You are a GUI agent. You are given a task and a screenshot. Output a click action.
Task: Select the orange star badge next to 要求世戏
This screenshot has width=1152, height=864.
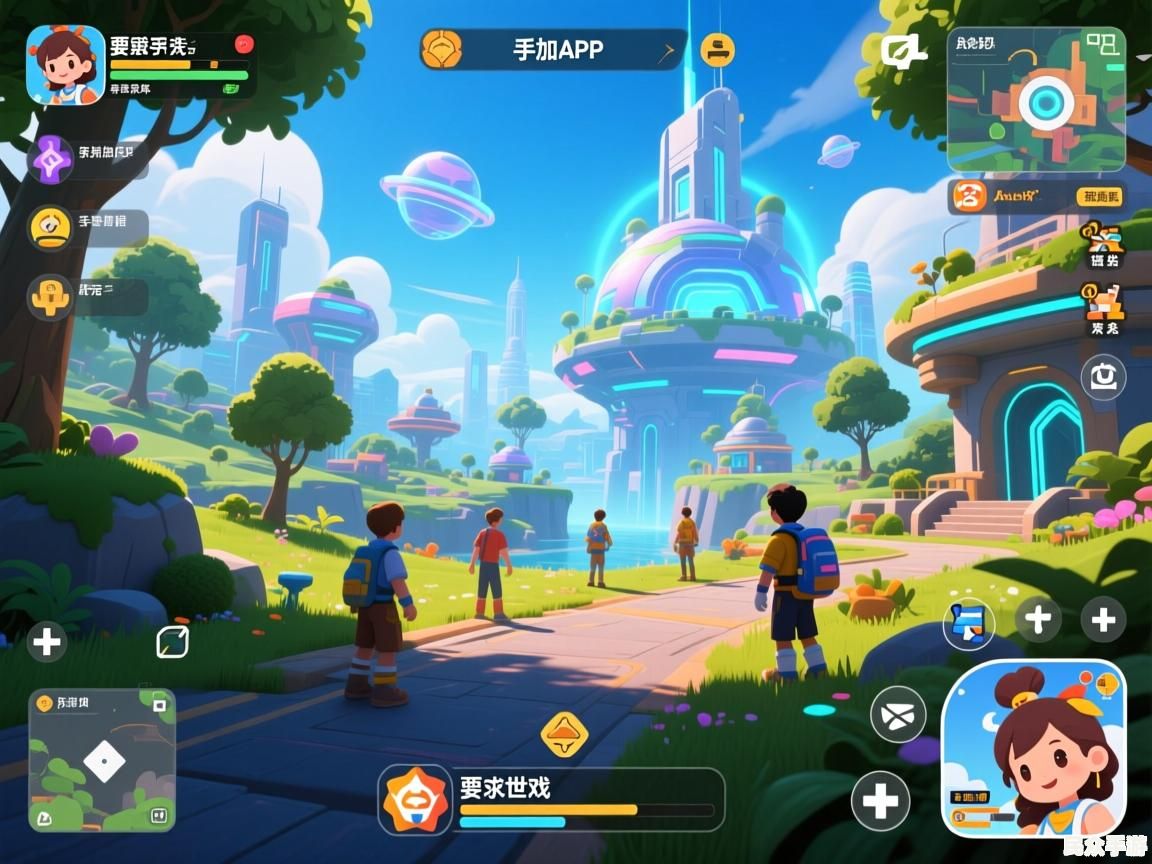[414, 800]
